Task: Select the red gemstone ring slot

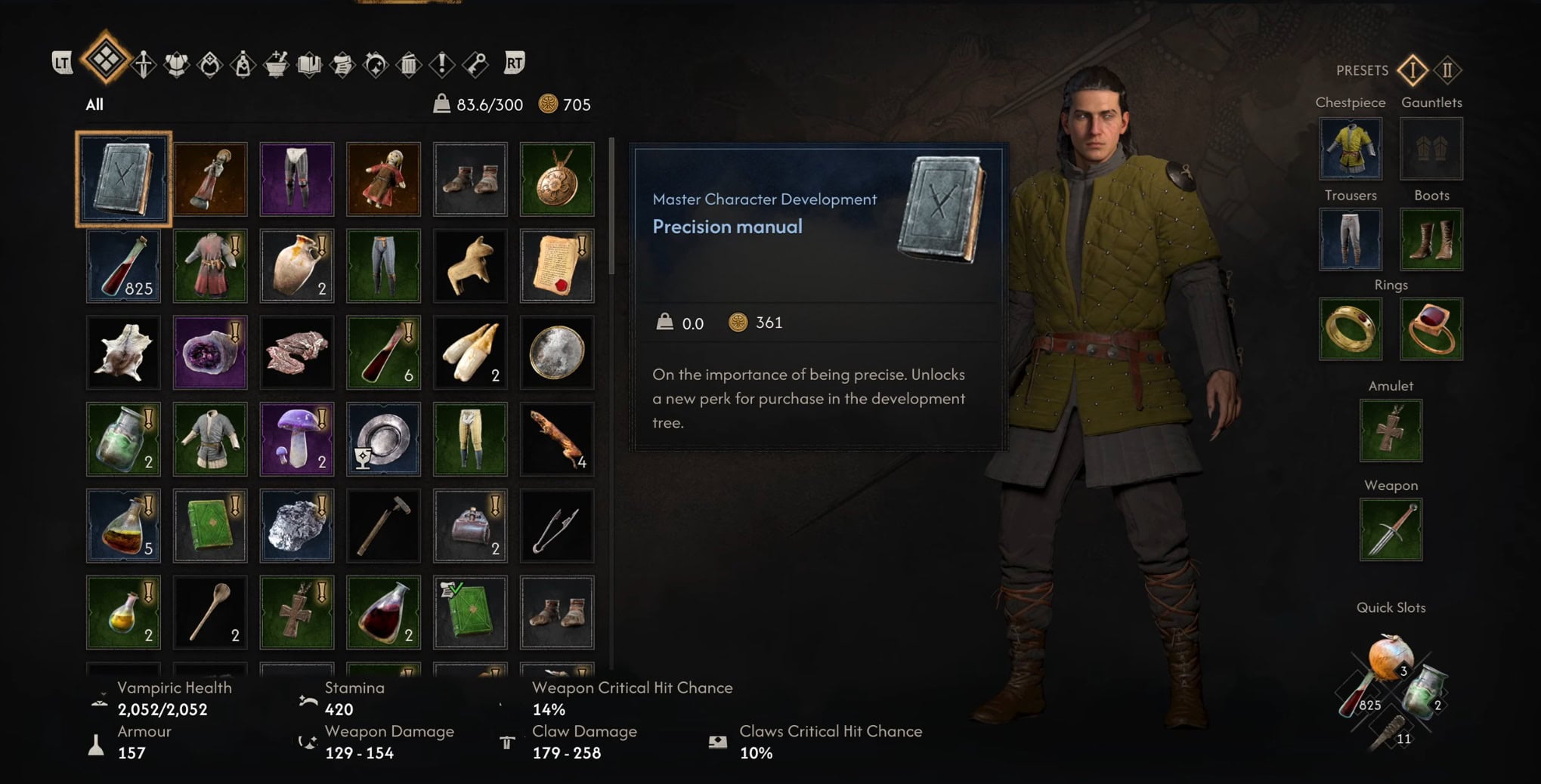Action: [1431, 329]
